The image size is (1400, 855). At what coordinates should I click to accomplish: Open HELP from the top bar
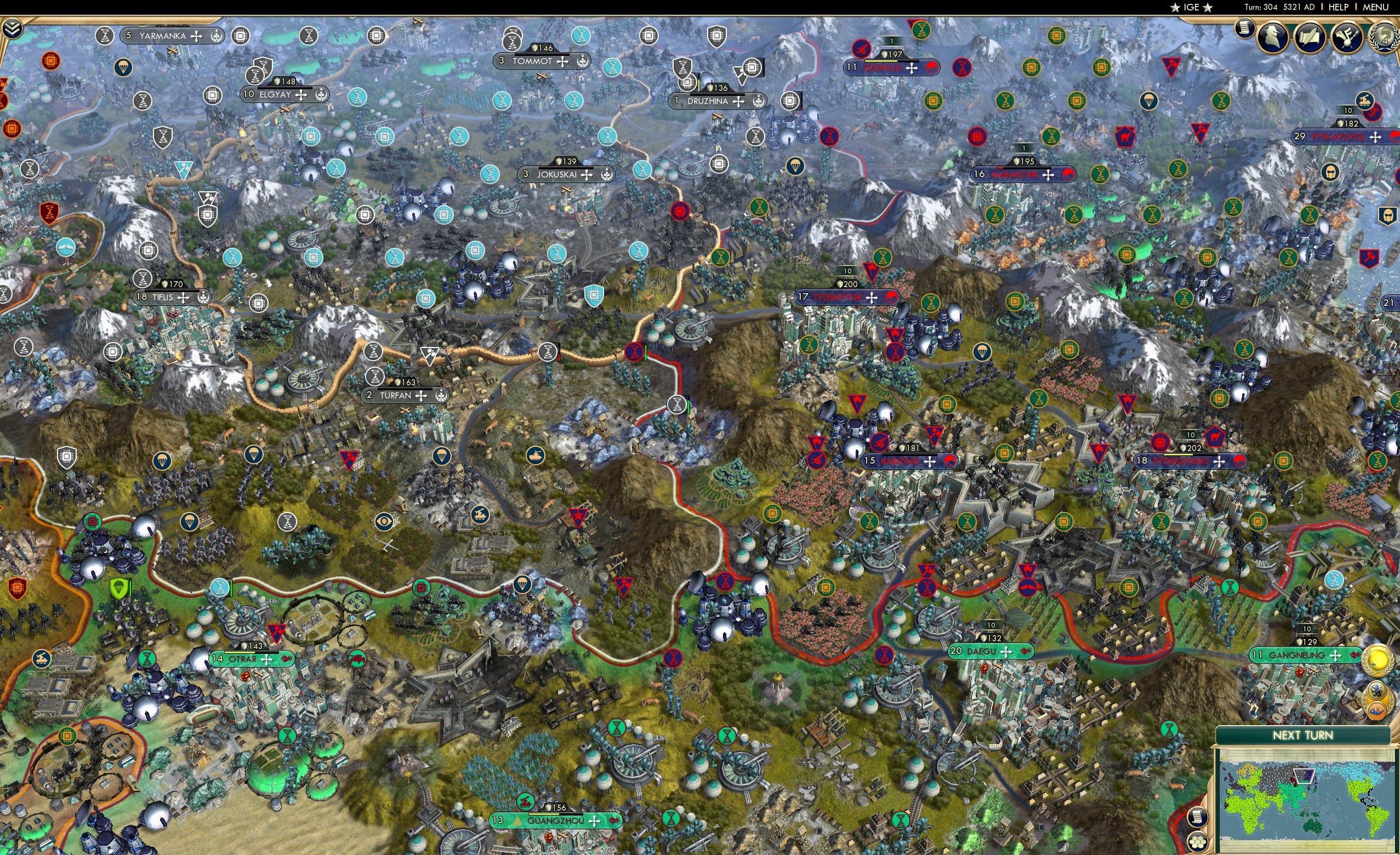[x=1339, y=7]
